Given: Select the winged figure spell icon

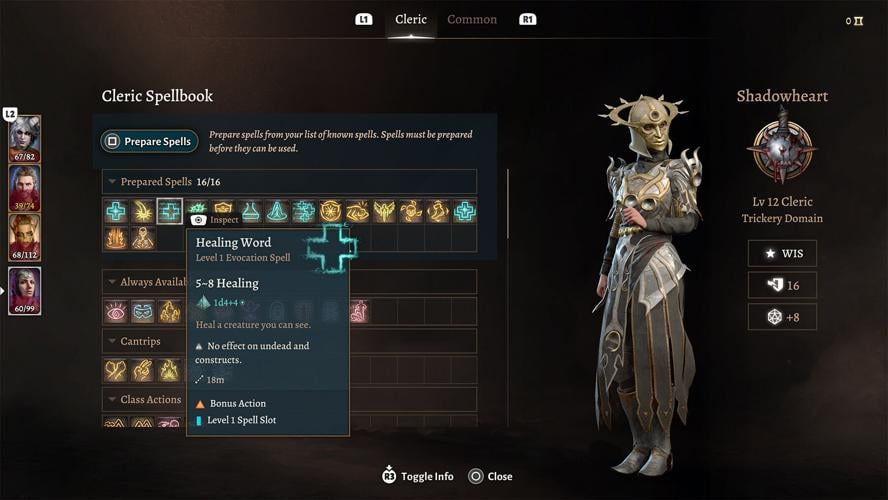Looking at the screenshot, I should pyautogui.click(x=385, y=211).
